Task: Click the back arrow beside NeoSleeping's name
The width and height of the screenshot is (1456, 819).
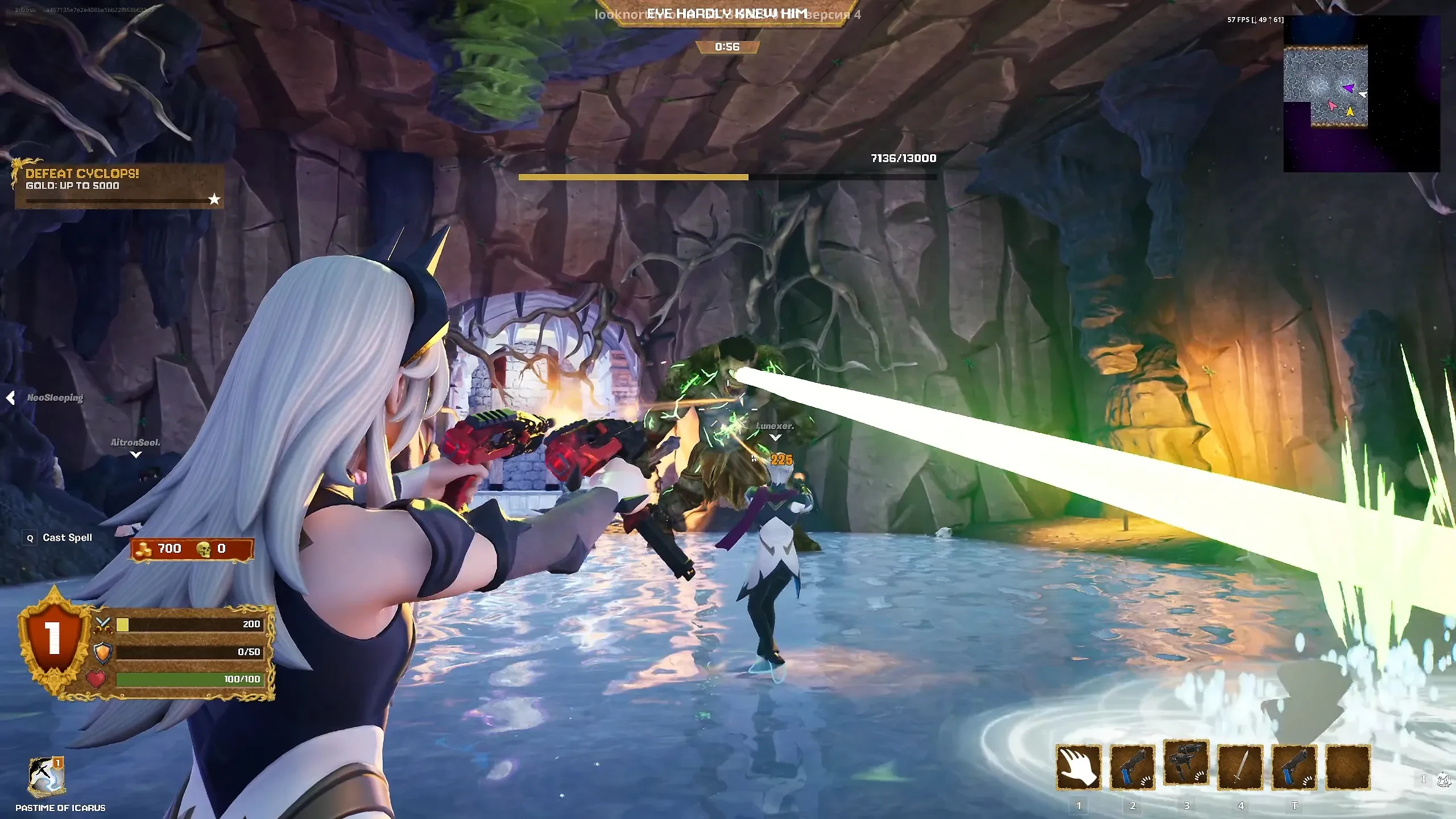Action: pyautogui.click(x=10, y=398)
